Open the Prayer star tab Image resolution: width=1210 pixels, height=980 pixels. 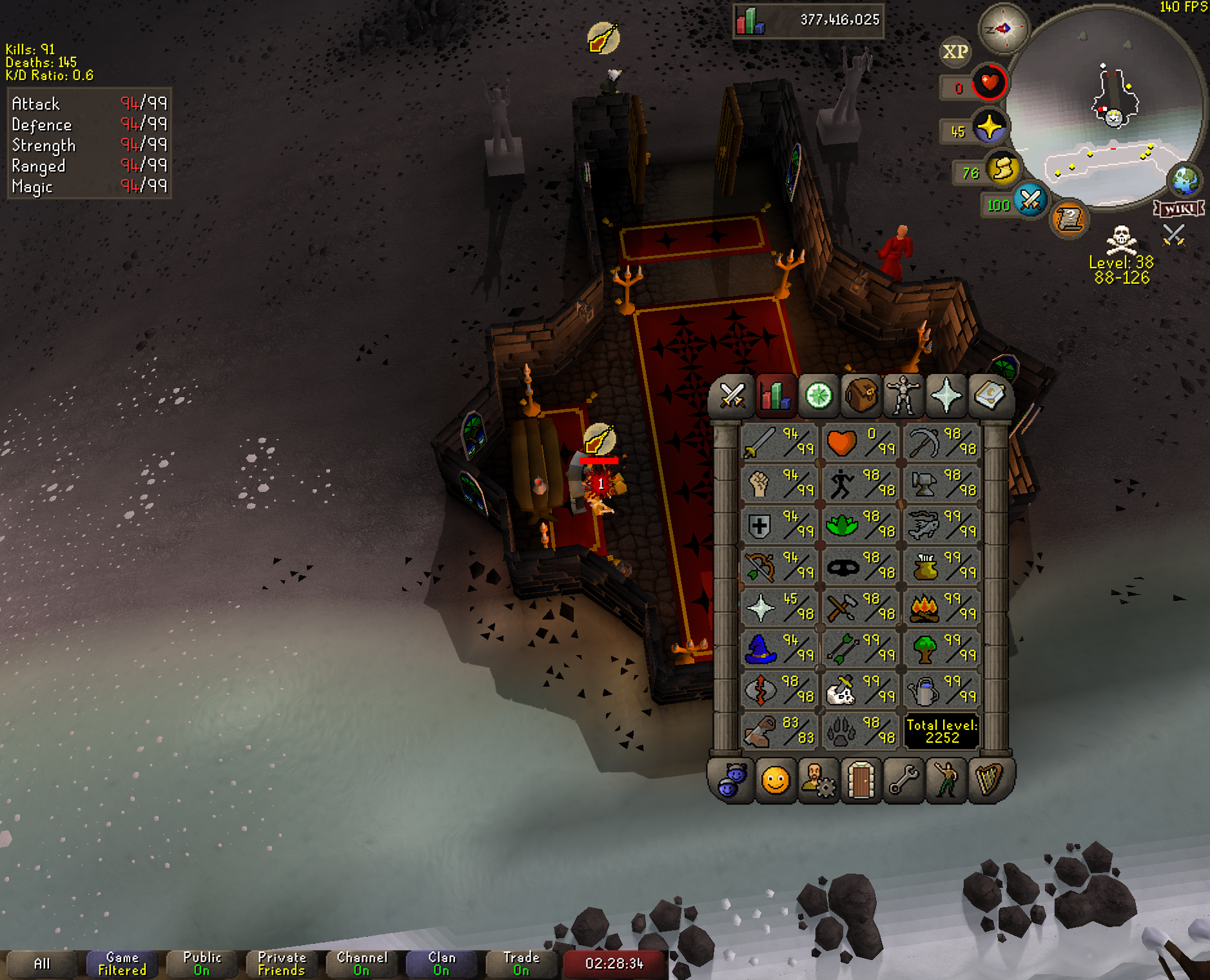946,395
